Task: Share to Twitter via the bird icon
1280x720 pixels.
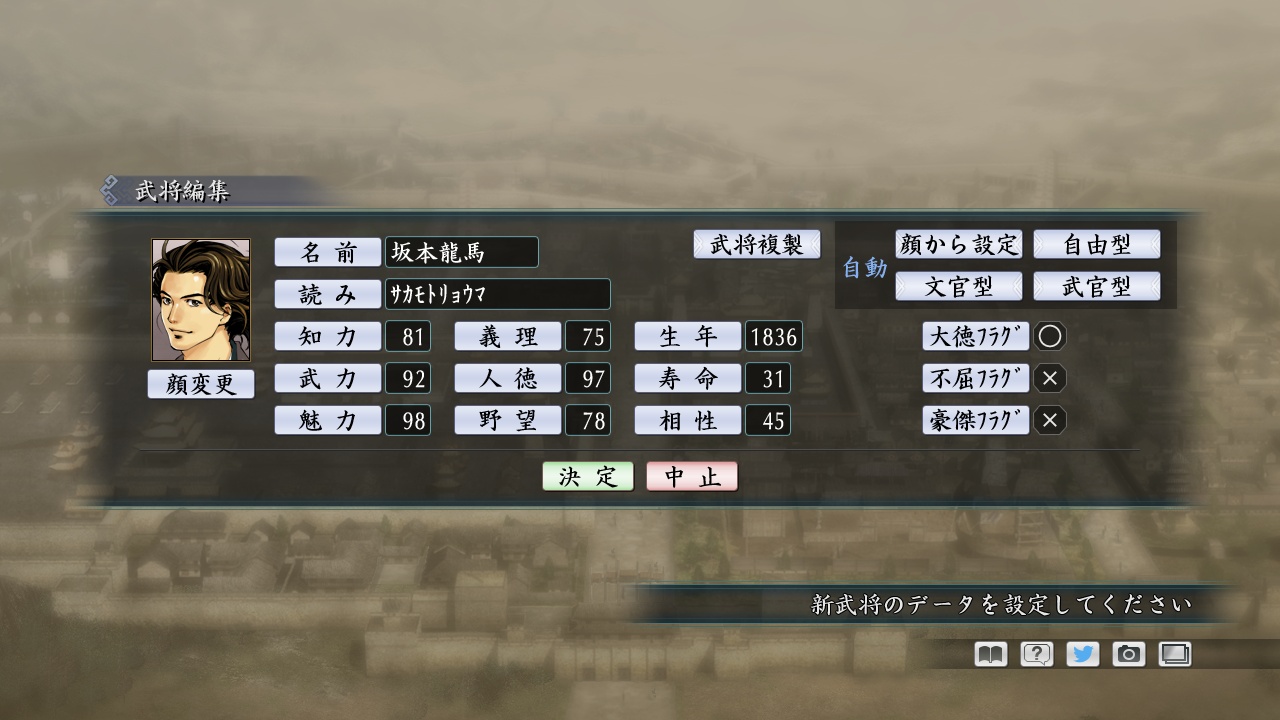Action: [x=1082, y=654]
